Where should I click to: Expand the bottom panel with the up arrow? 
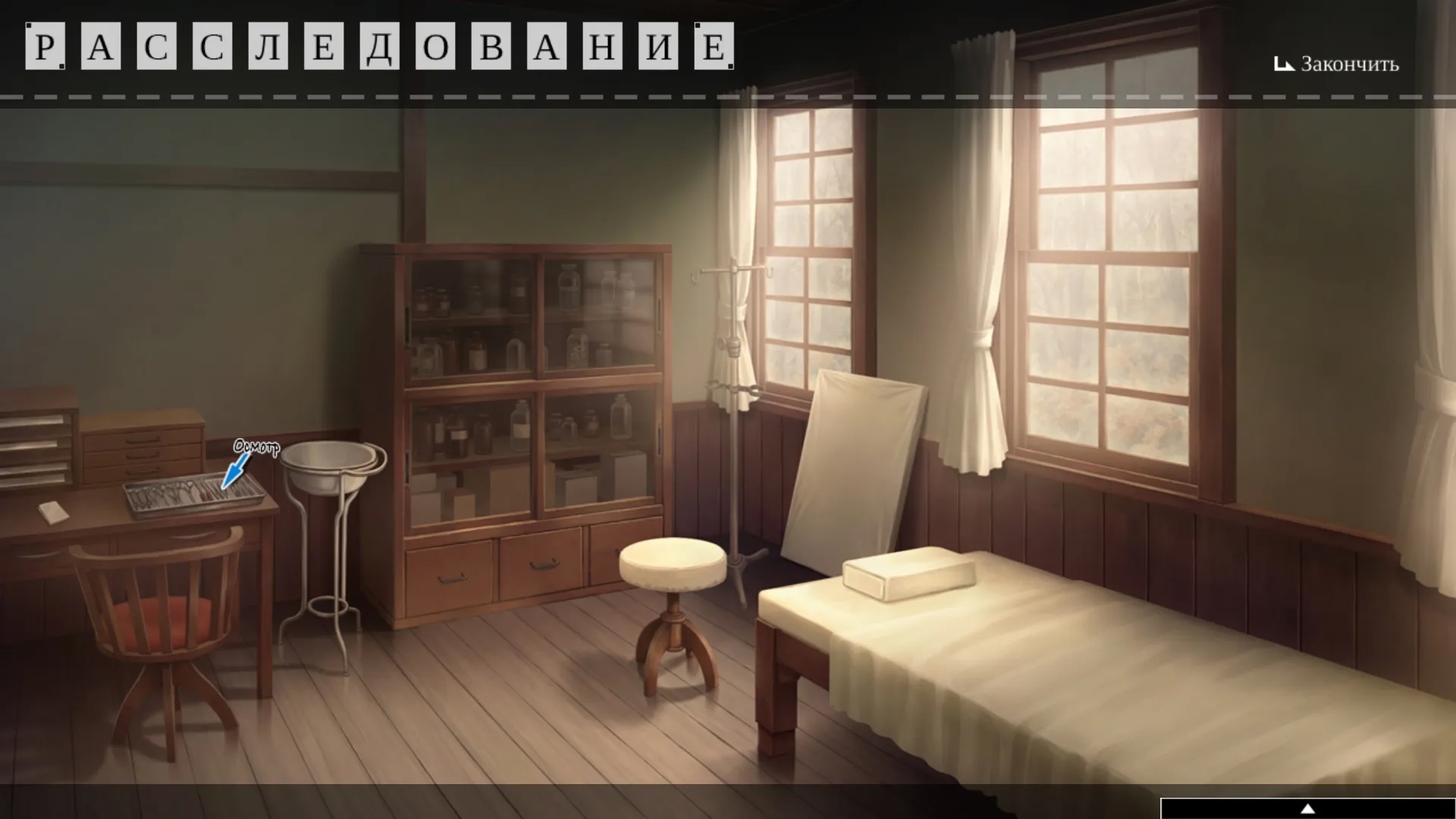point(1307,808)
